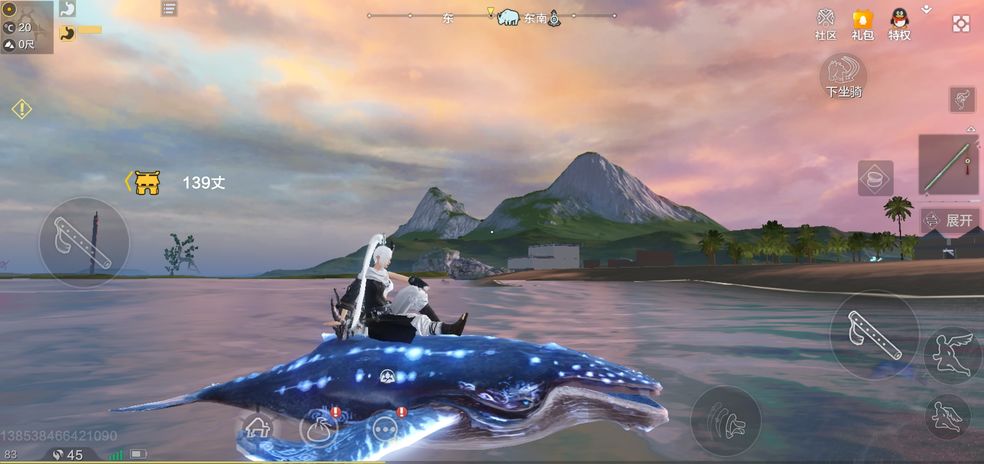
Task: Open the 社区 community page
Action: point(825,24)
